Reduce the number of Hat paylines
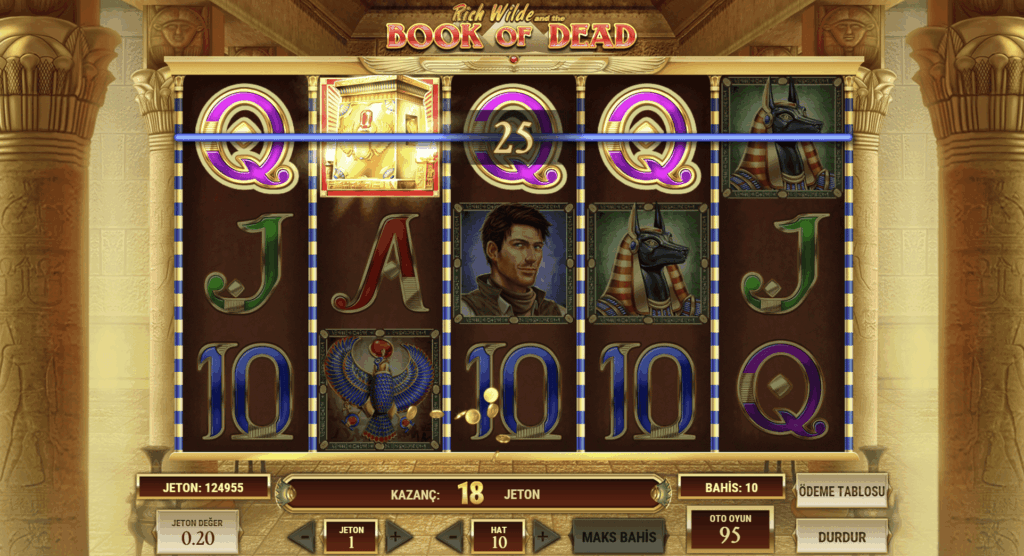This screenshot has width=1024, height=556. [450, 537]
